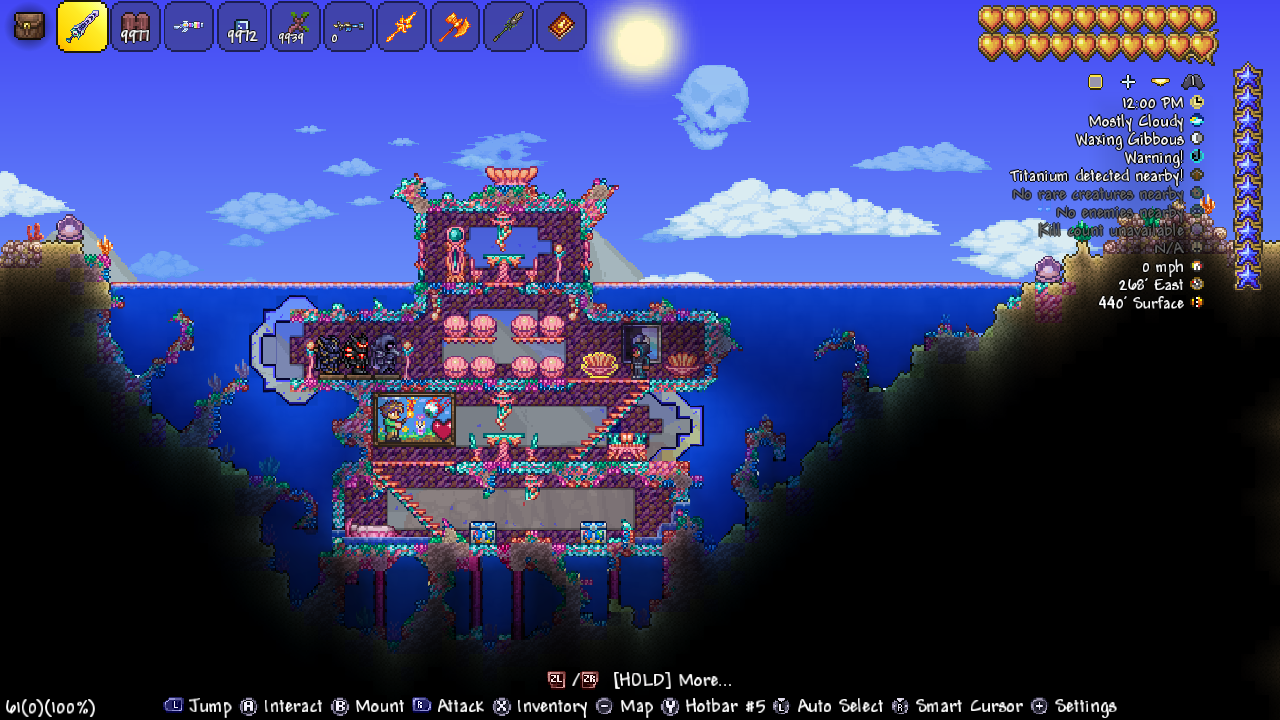Image resolution: width=1280 pixels, height=720 pixels.
Task: Choose the rainbow-colored gun hotbar slot
Action: click(188, 27)
